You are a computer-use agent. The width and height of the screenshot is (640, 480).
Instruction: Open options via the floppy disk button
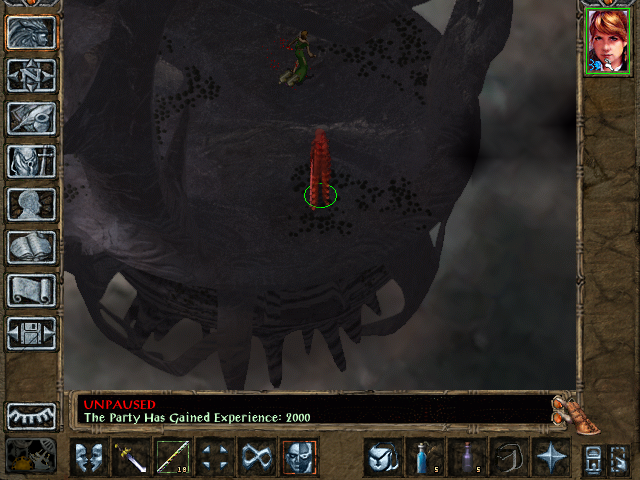click(x=31, y=333)
